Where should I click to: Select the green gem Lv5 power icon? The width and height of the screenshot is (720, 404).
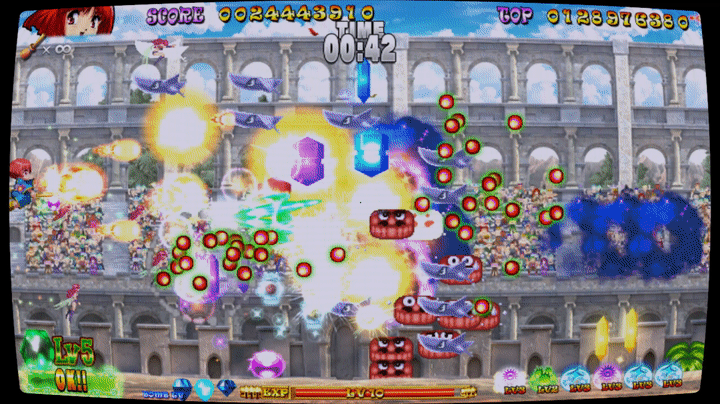(37, 349)
